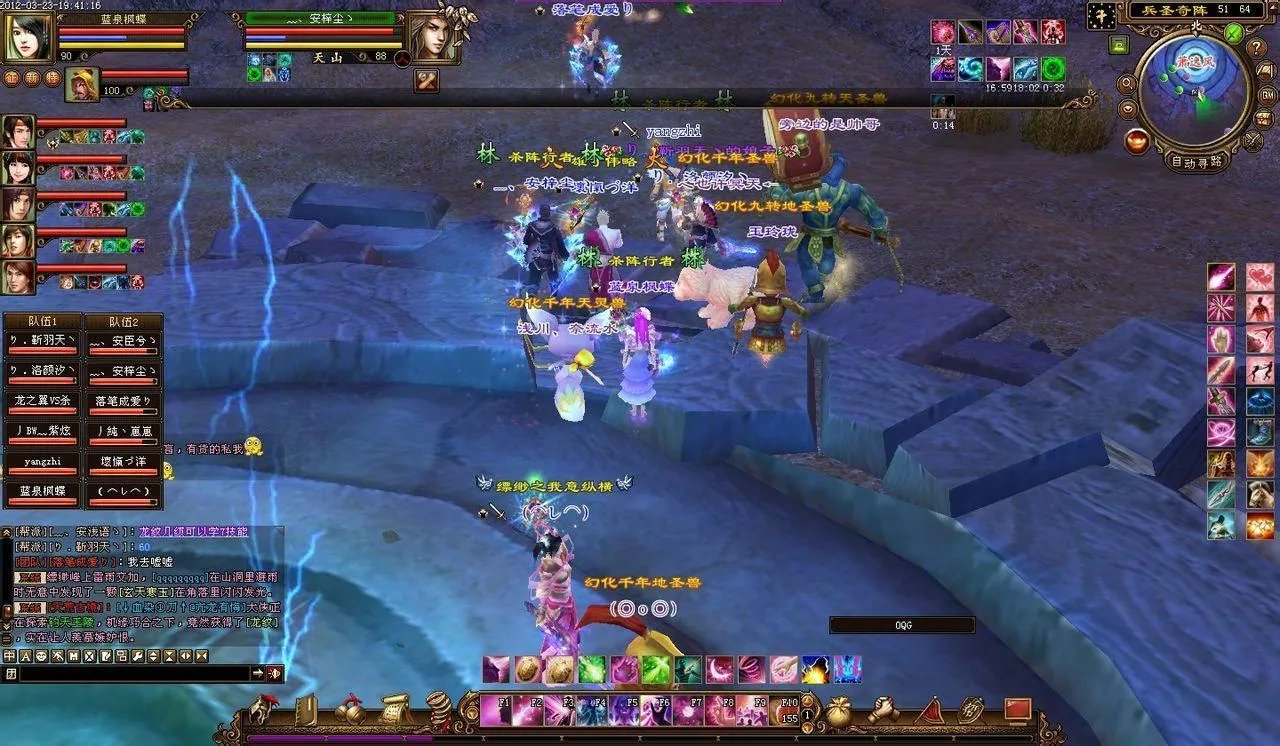Click the 自动寻路 auto-pathfinding button

1196,161
